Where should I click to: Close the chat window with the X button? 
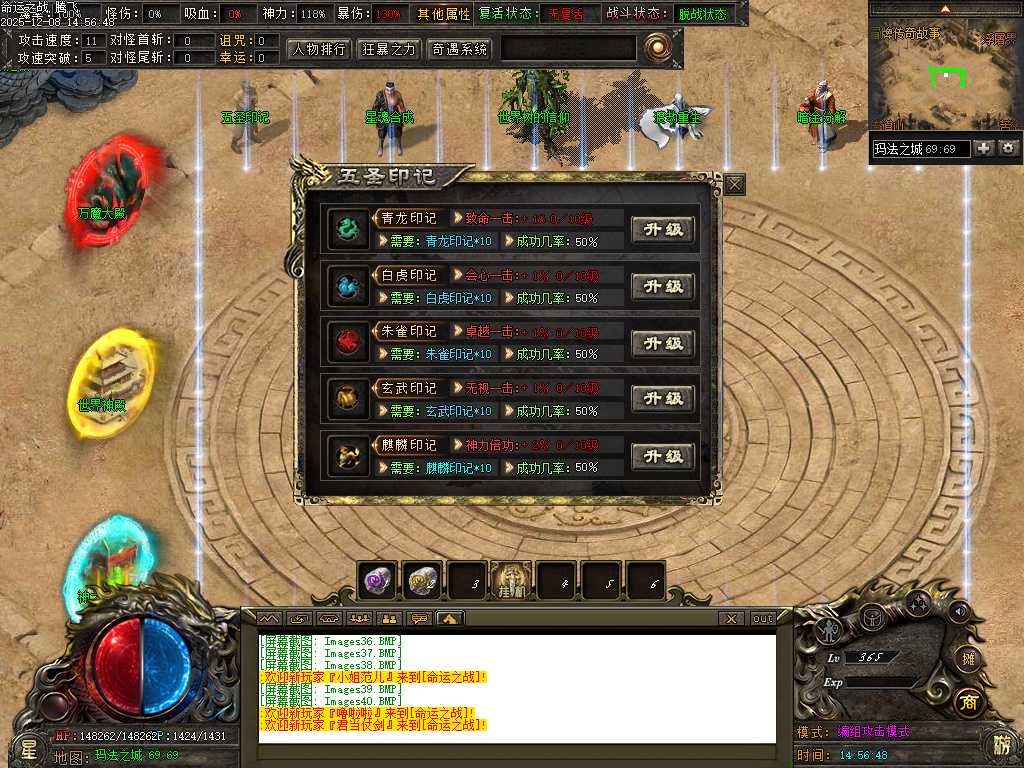[732, 619]
